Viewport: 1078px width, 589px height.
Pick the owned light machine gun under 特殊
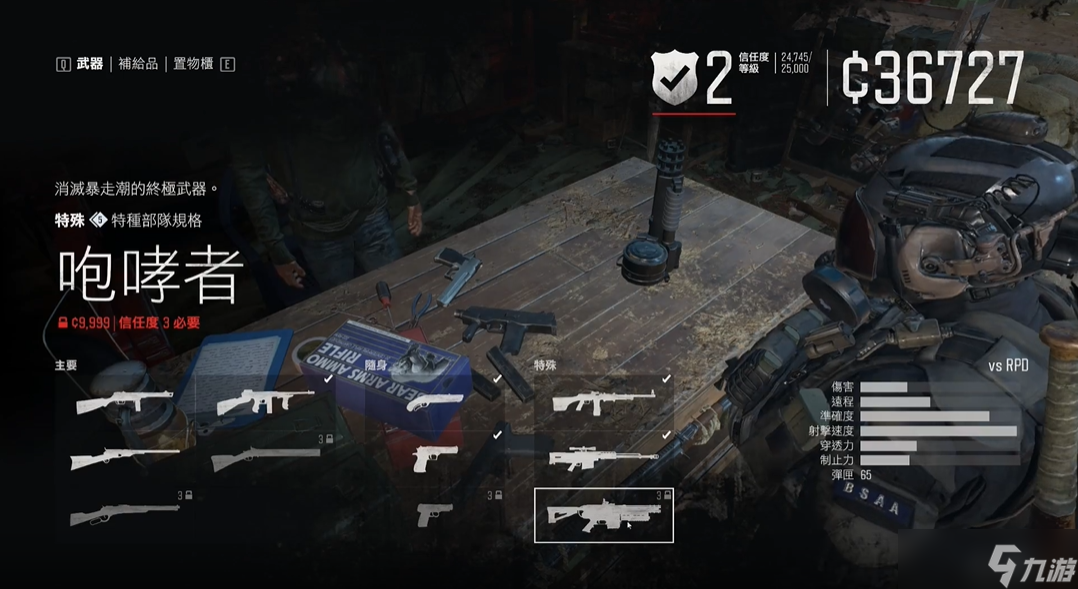point(604,402)
